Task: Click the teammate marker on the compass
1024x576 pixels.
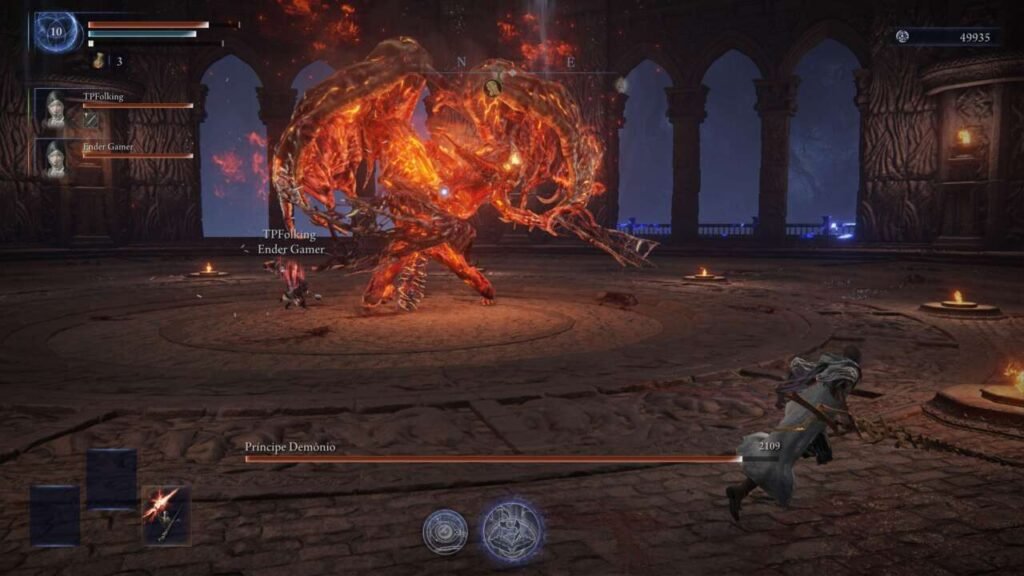Action: click(x=492, y=87)
